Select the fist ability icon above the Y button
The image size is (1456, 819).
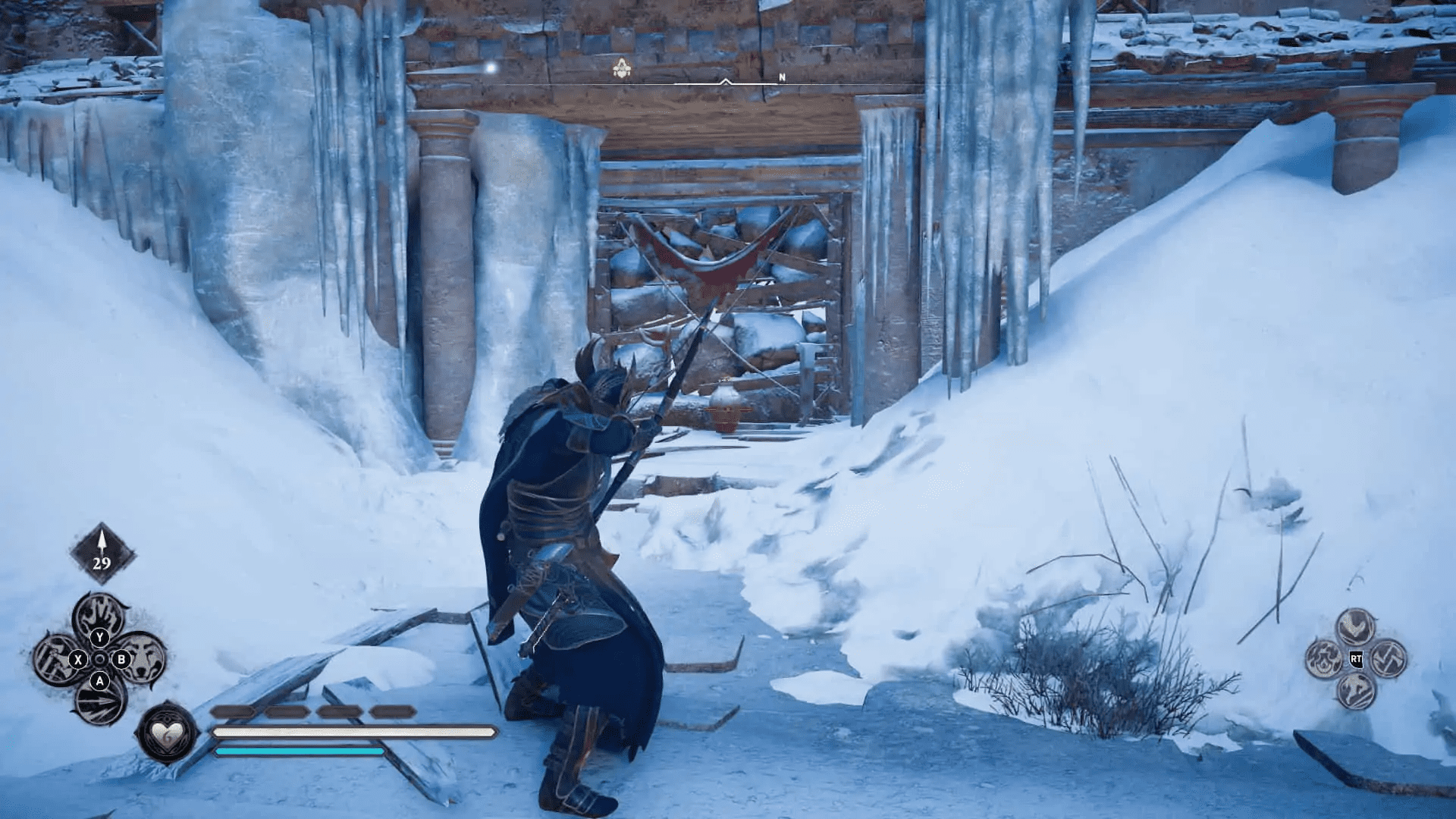pyautogui.click(x=100, y=617)
